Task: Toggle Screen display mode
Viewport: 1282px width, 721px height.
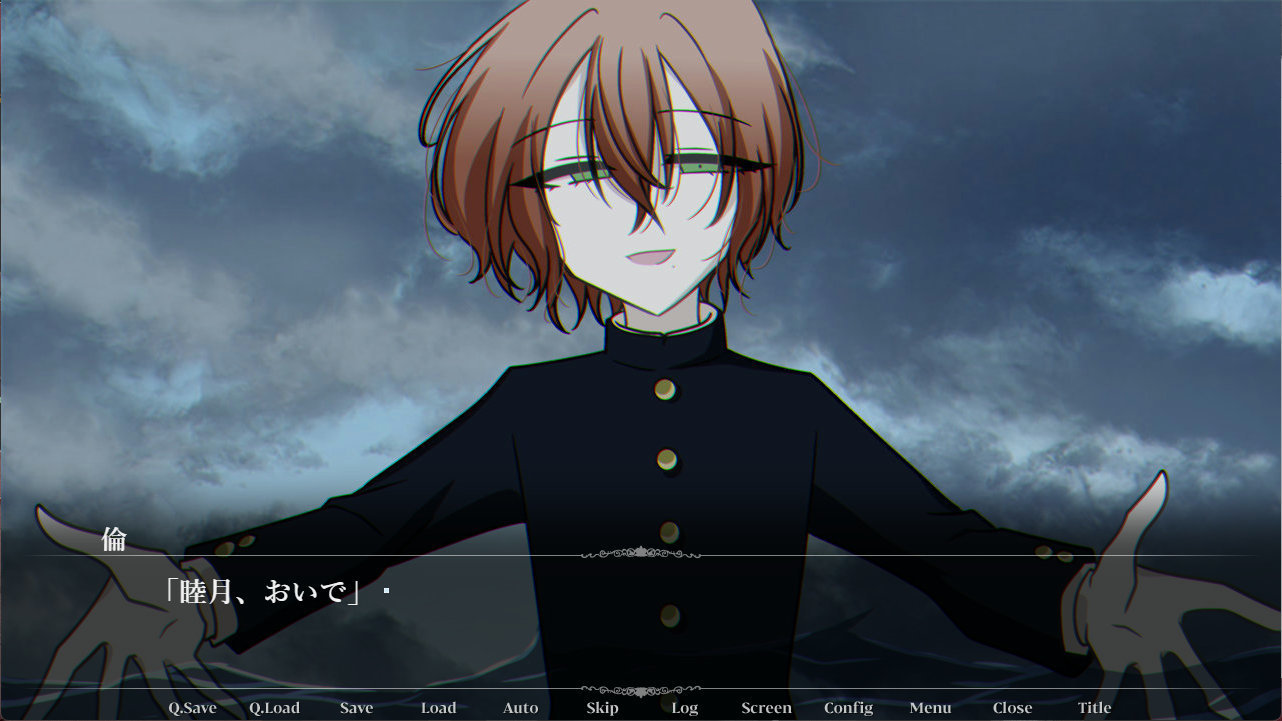Action: coord(766,707)
